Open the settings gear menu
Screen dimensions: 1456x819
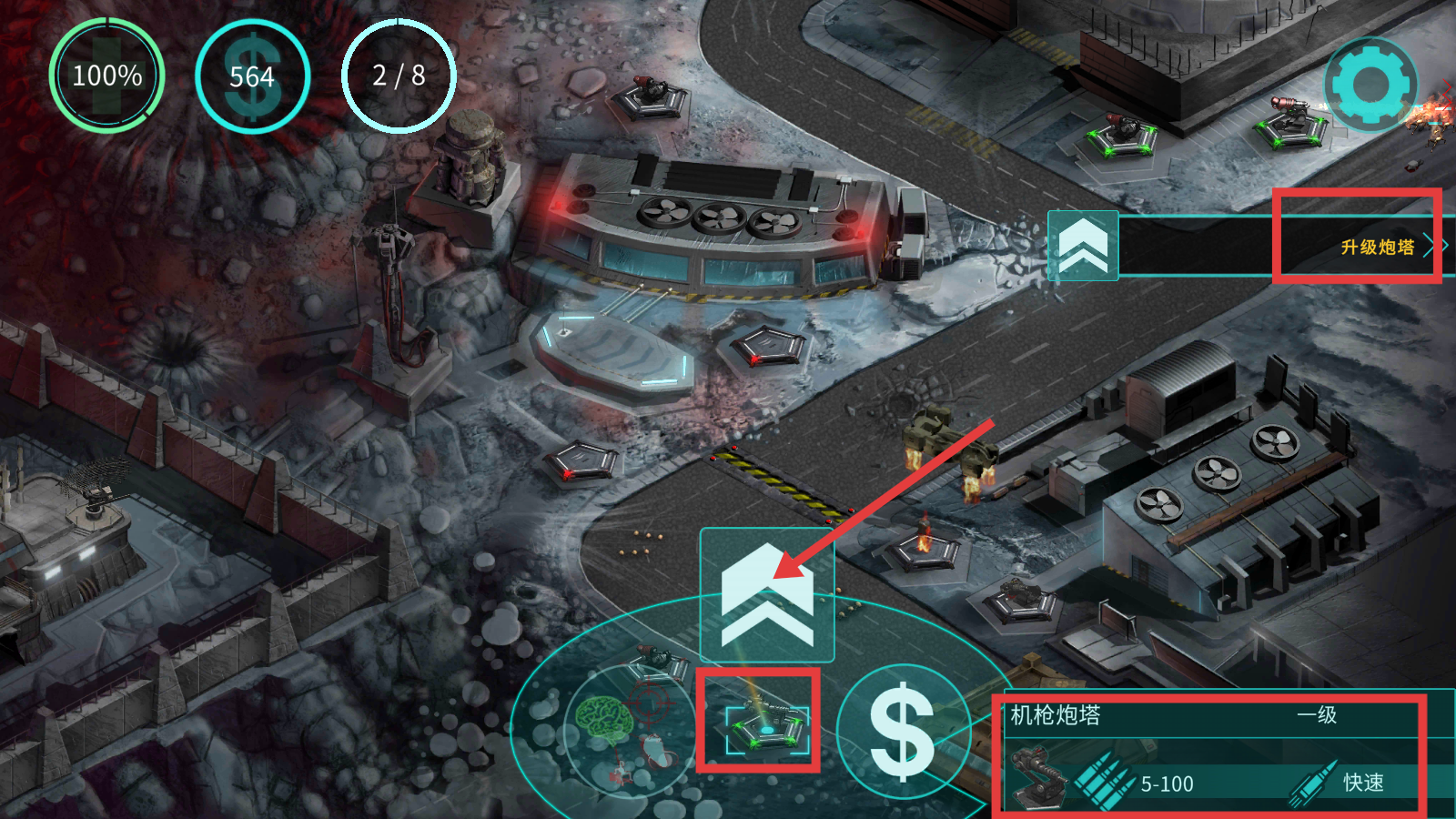tap(1370, 85)
